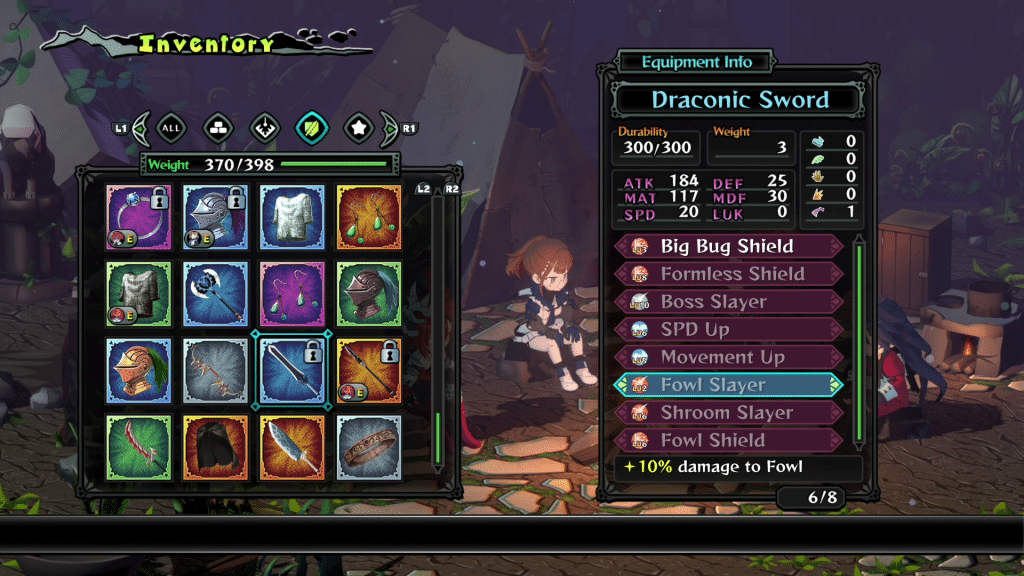1024x576 pixels.
Task: Switch to the ALL items tab
Action: tap(171, 128)
